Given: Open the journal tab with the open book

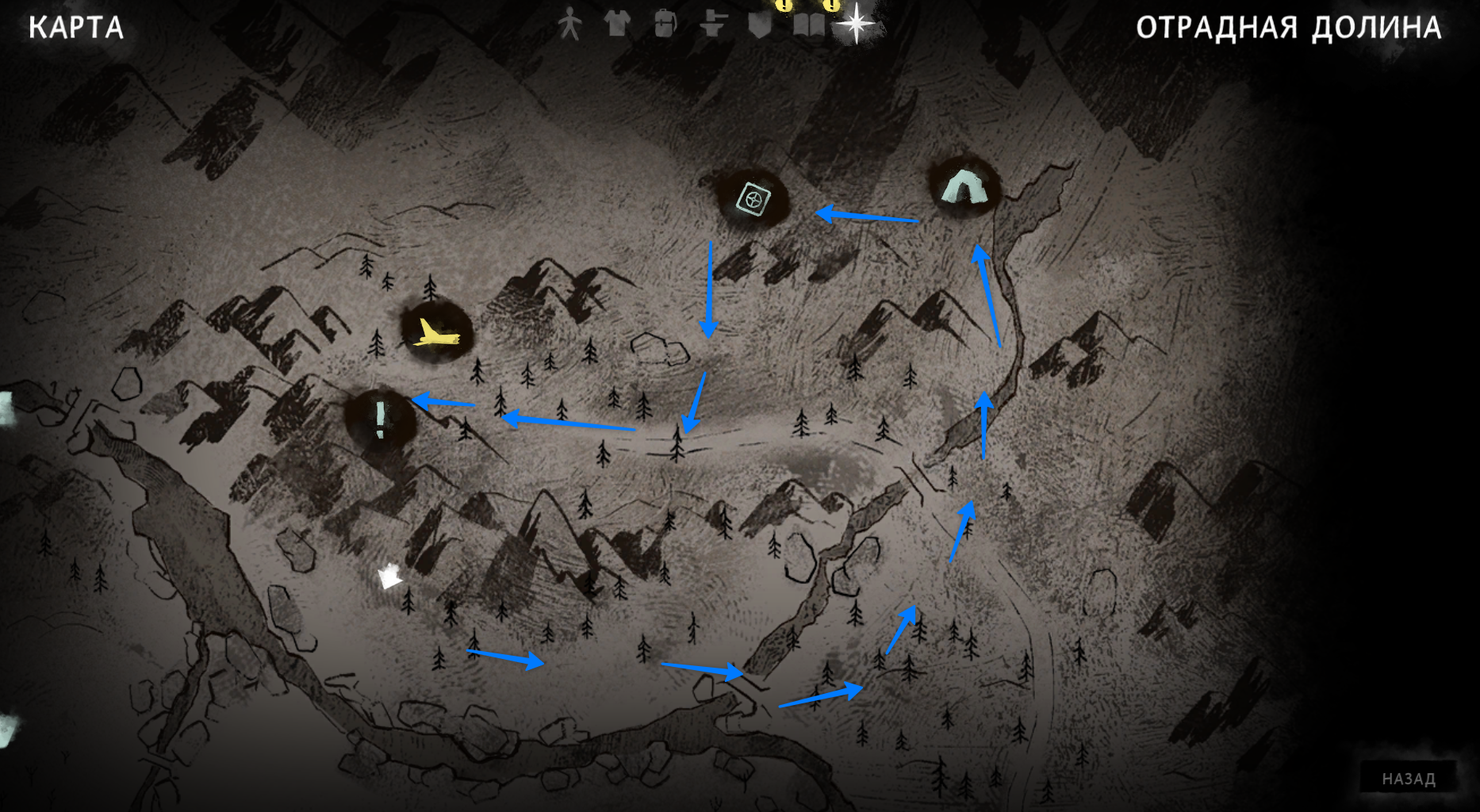Looking at the screenshot, I should coord(809,25).
